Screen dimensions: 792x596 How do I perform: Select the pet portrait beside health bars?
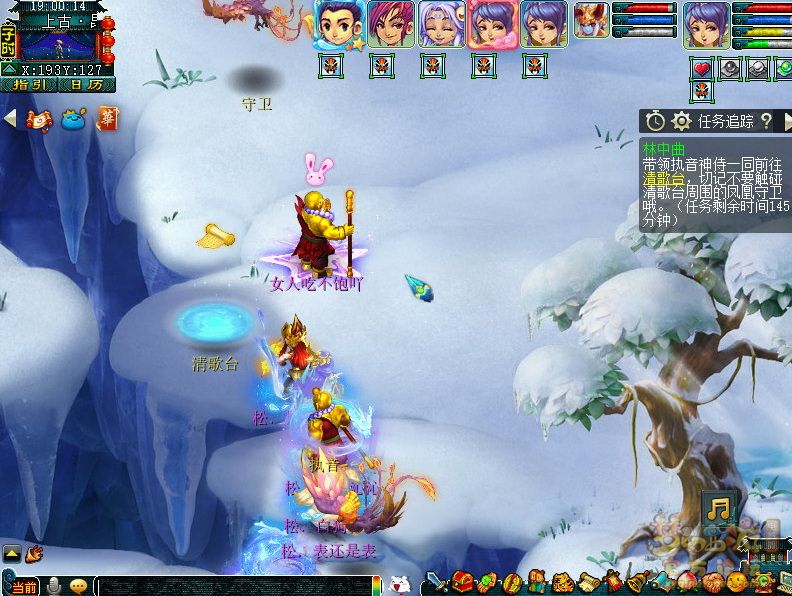pos(591,19)
